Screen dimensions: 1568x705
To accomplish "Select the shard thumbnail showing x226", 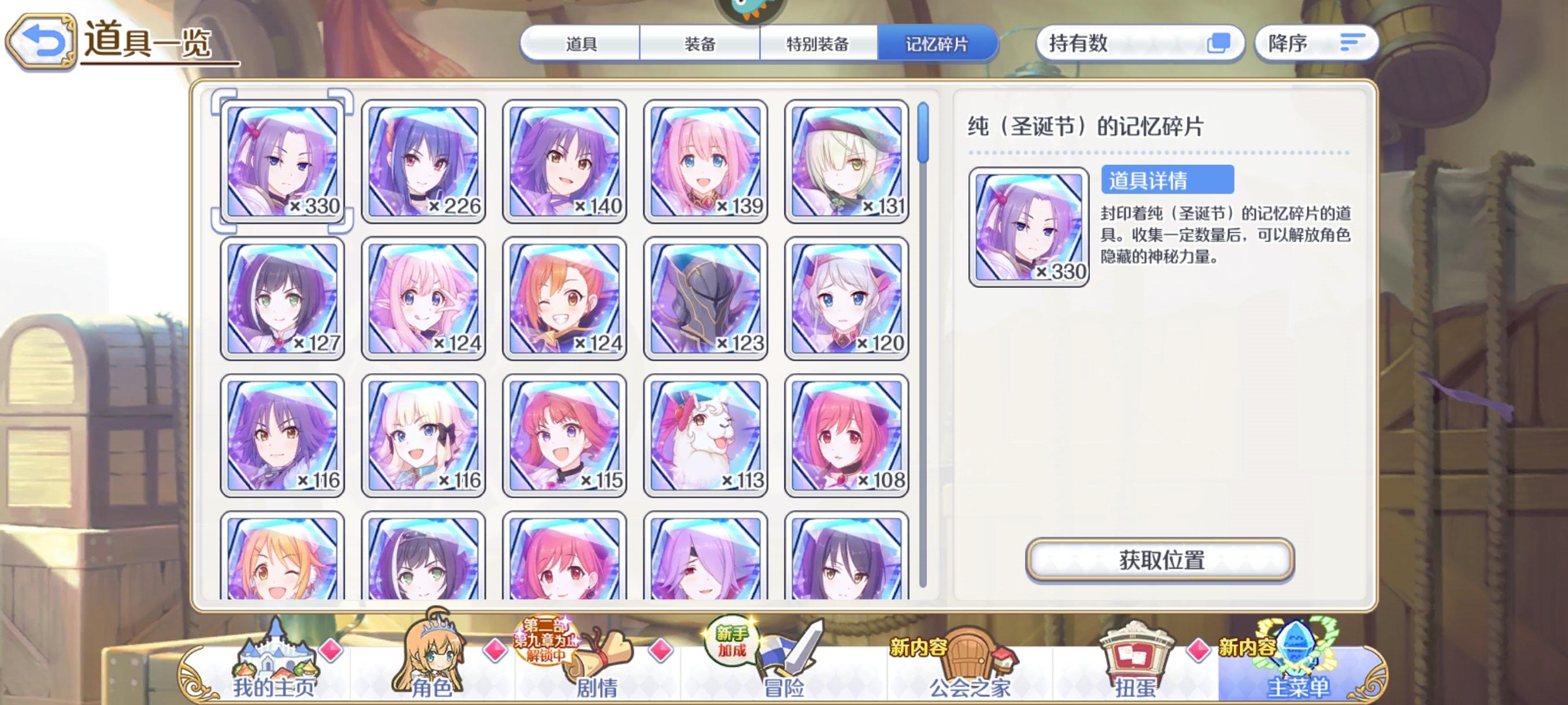I will coord(424,160).
